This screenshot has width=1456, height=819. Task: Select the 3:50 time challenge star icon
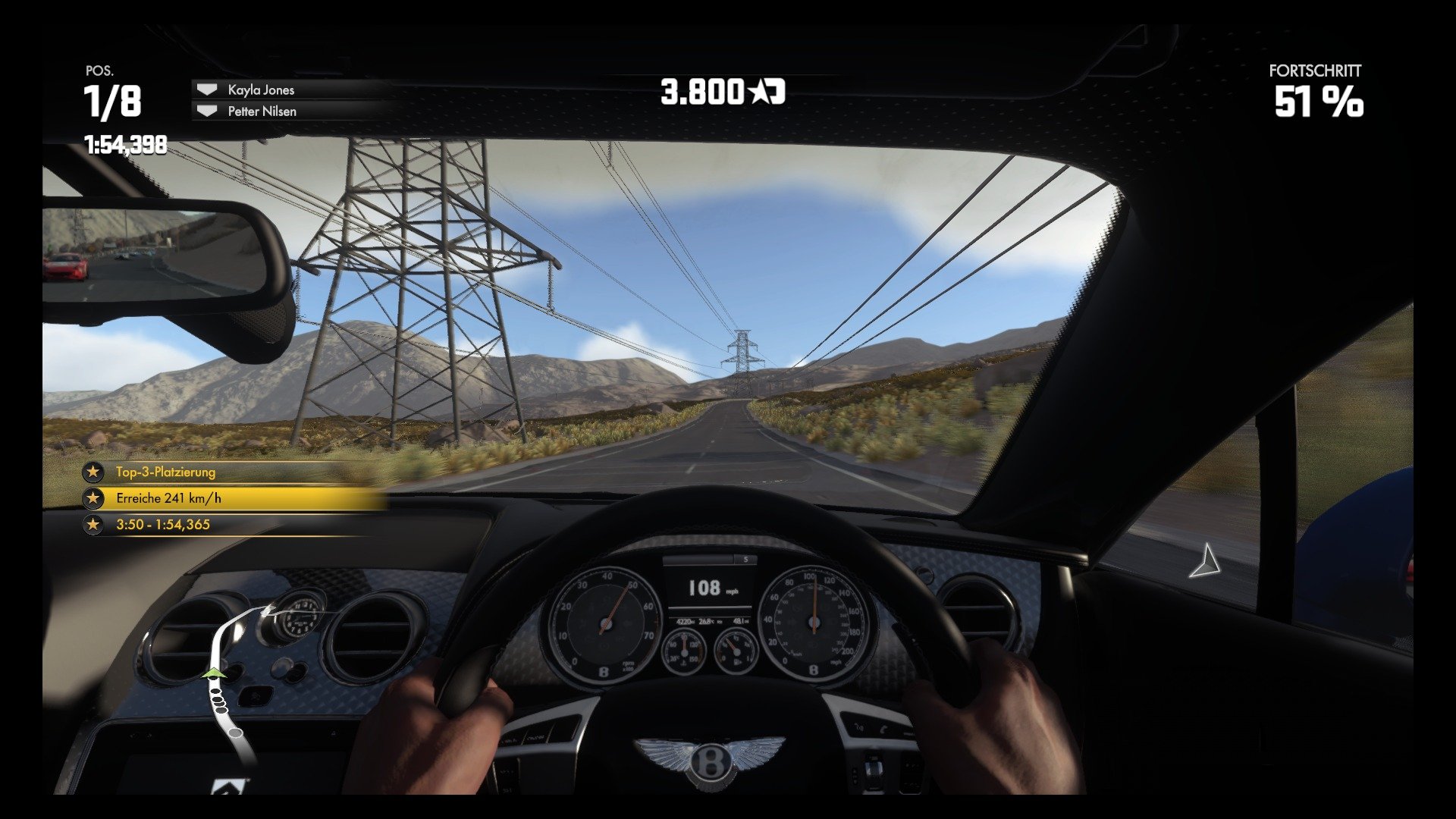coord(93,524)
